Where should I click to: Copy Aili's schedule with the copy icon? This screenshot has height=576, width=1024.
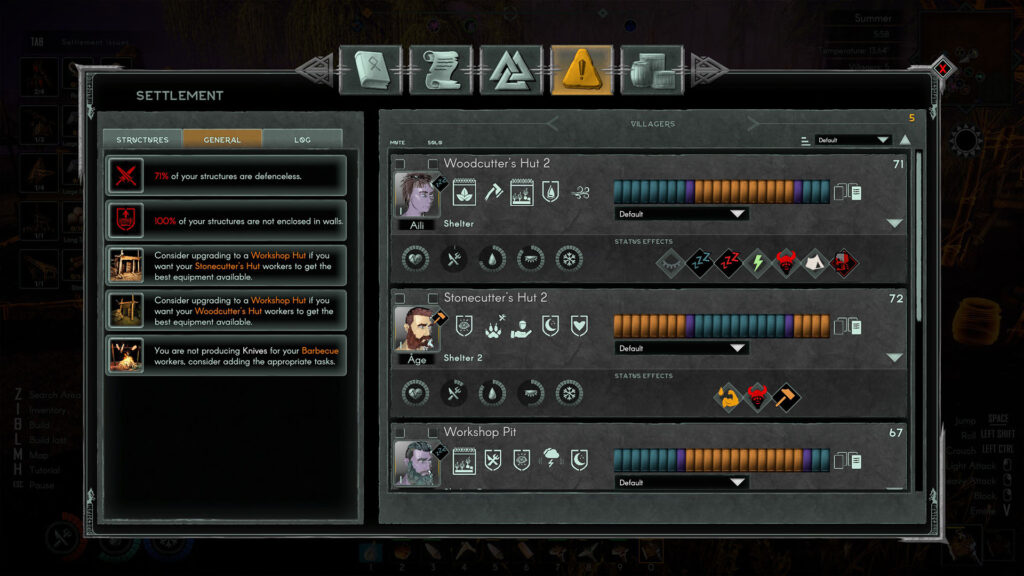848,192
